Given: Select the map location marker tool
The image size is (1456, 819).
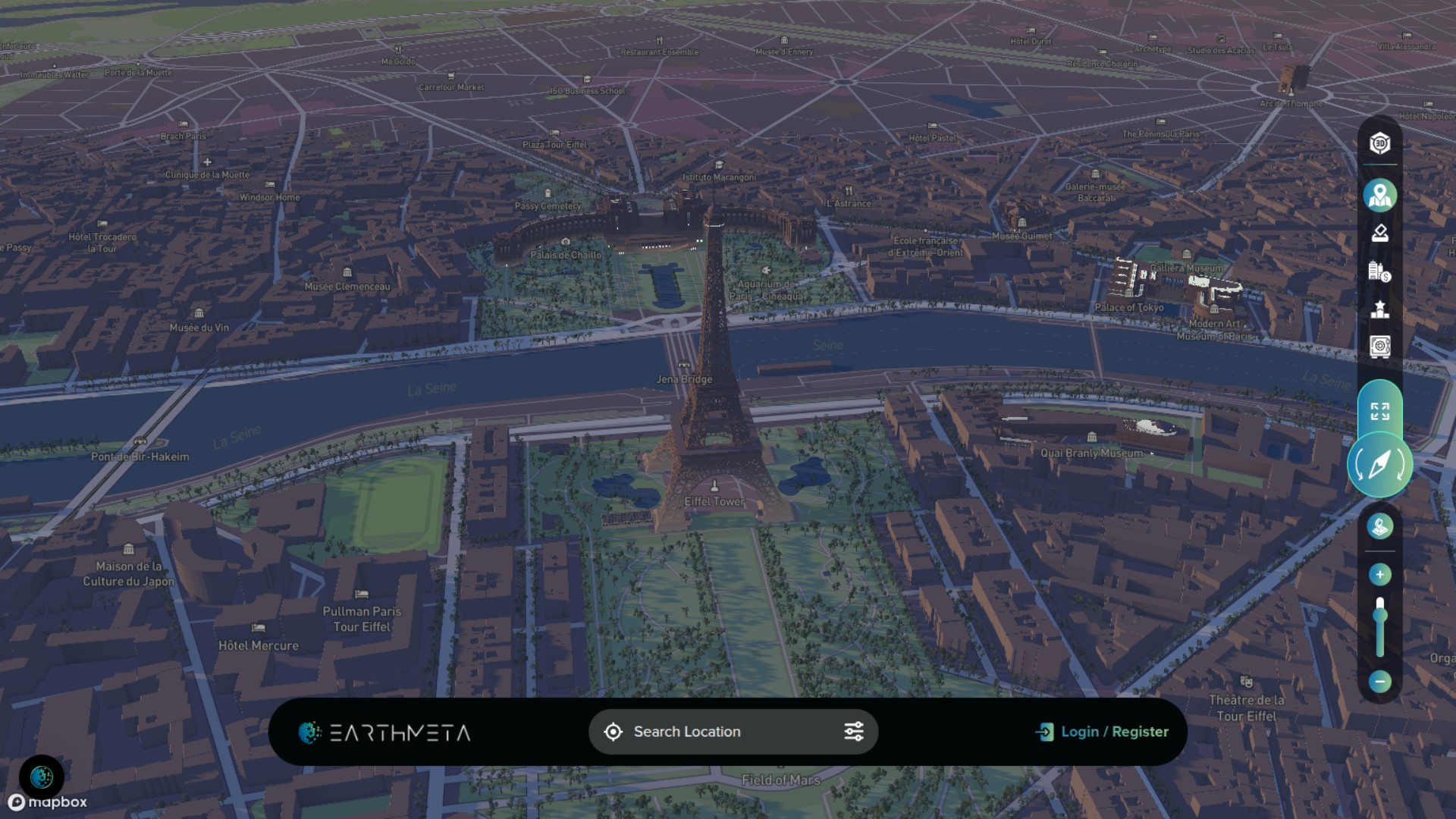Looking at the screenshot, I should [1380, 195].
